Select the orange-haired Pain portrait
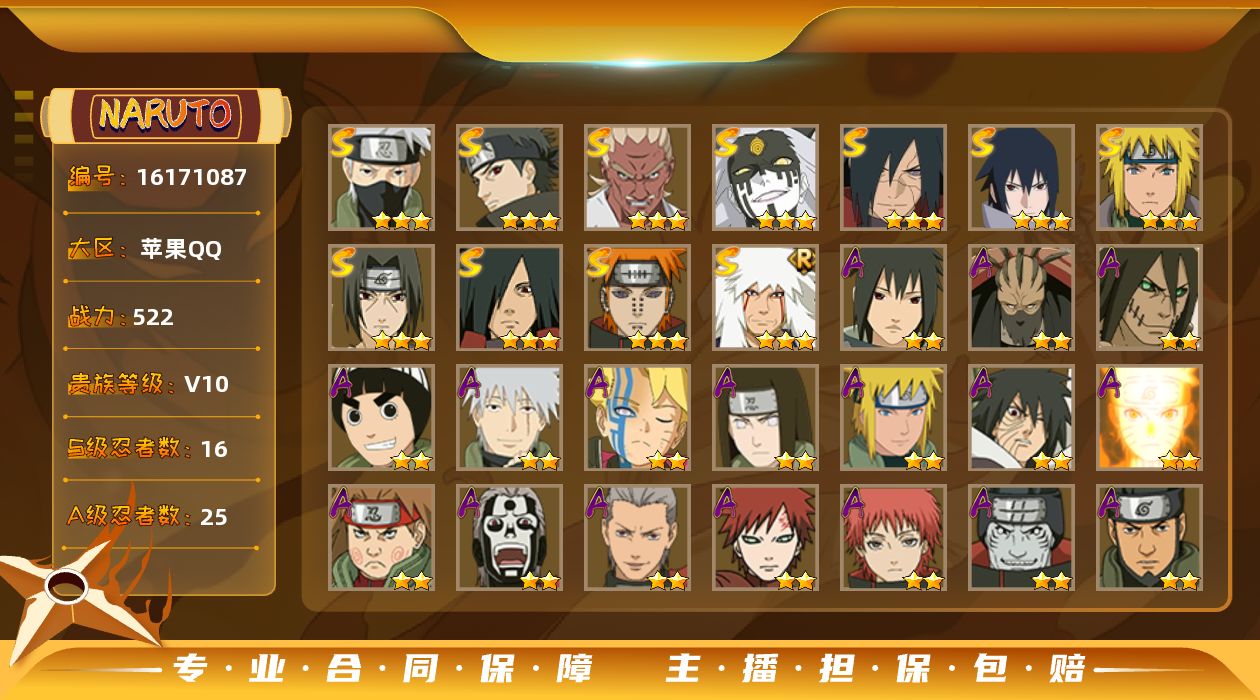Image resolution: width=1260 pixels, height=700 pixels. pos(638,297)
